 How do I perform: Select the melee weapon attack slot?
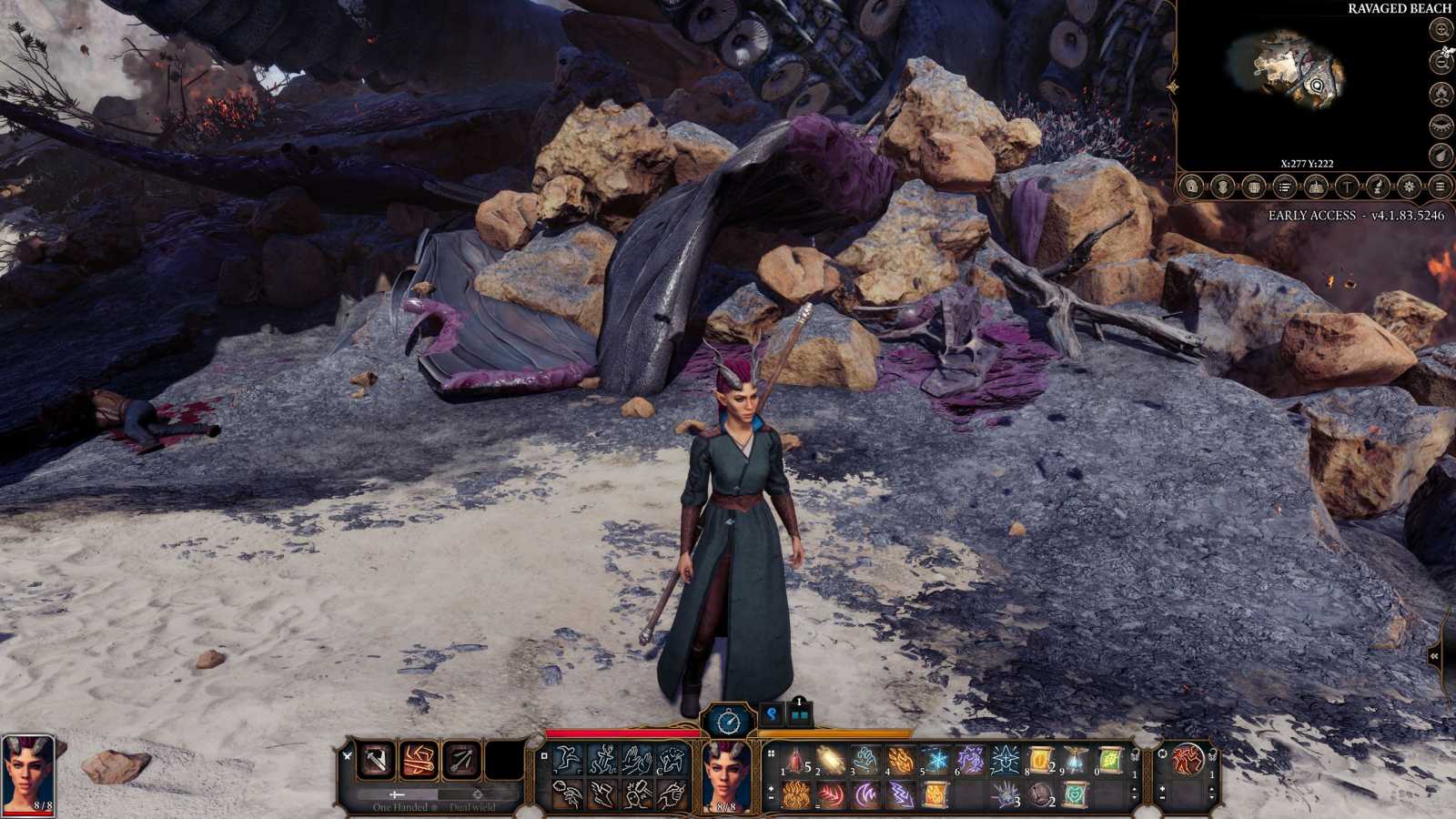coord(375,761)
